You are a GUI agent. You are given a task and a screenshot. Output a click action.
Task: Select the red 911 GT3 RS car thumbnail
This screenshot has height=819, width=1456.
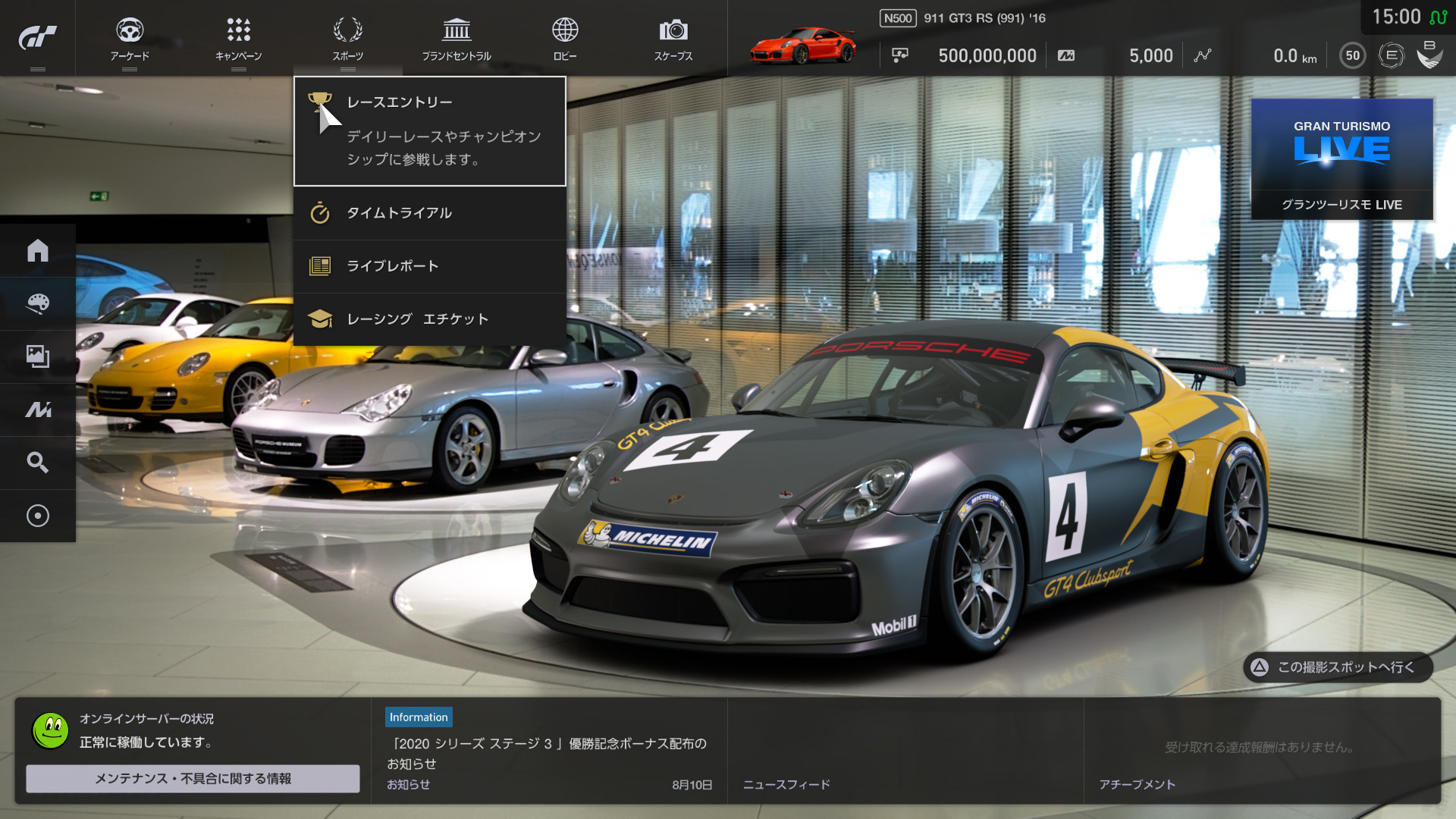point(802,45)
